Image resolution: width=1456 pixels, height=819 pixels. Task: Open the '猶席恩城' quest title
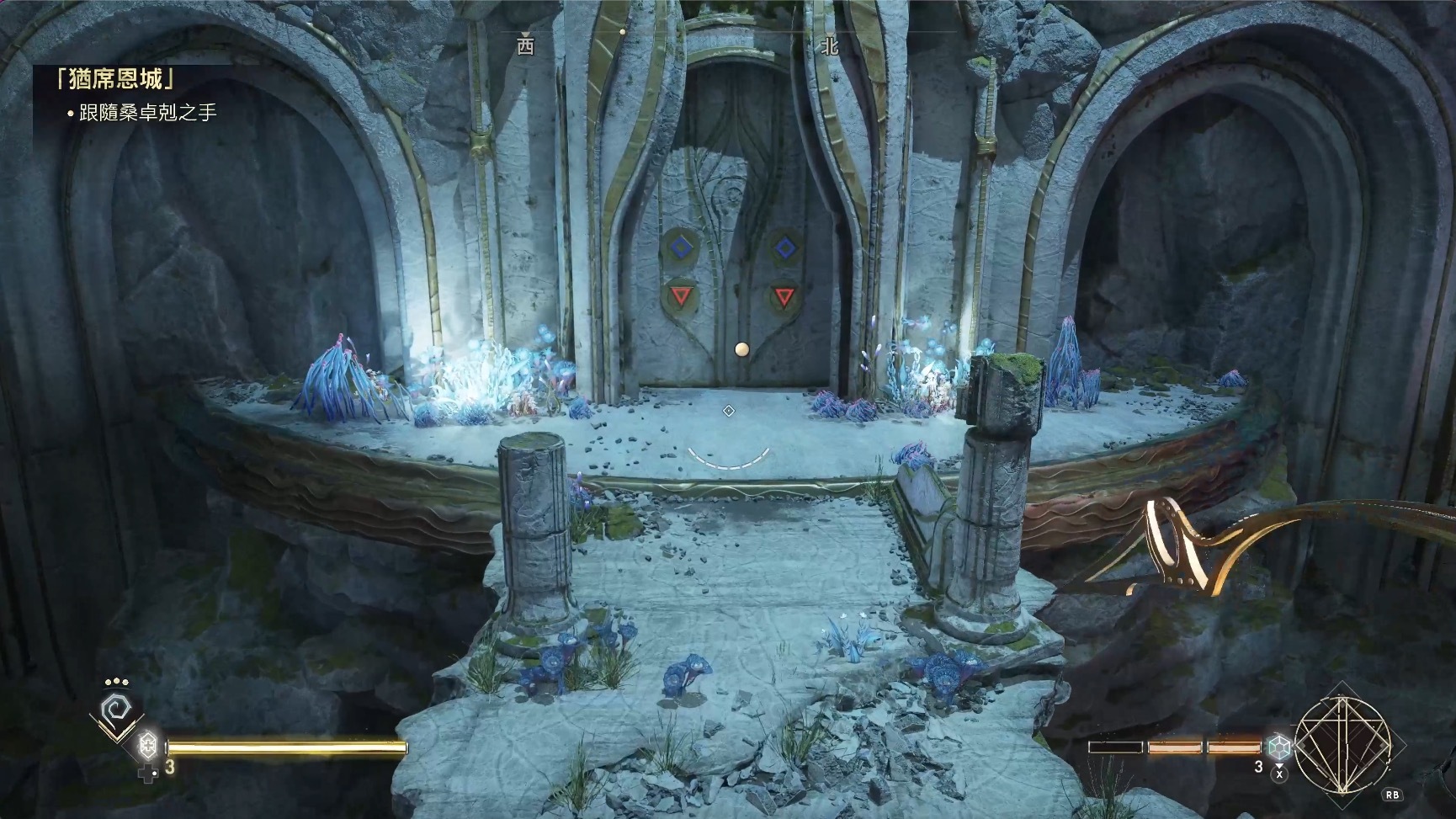[x=115, y=80]
